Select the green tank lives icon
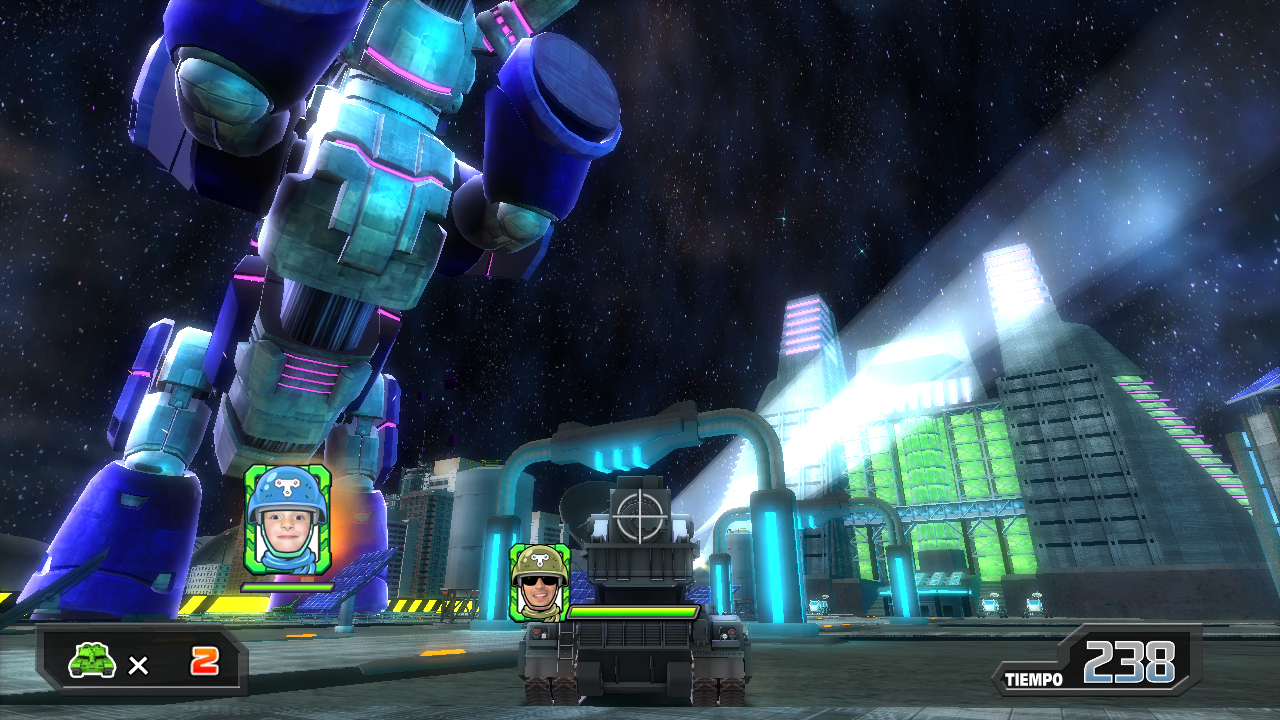Image resolution: width=1280 pixels, height=720 pixels. coord(92,660)
